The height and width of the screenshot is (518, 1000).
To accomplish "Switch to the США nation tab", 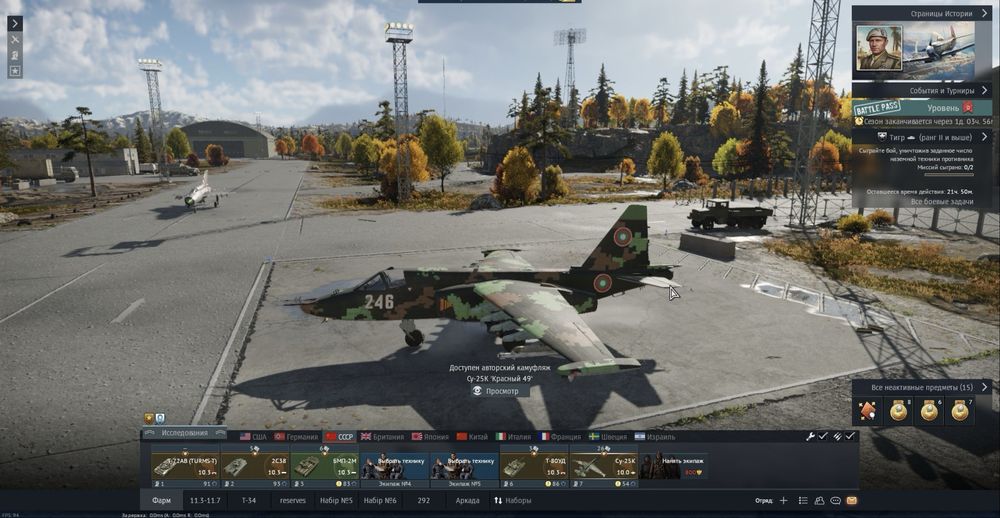I will (x=253, y=437).
